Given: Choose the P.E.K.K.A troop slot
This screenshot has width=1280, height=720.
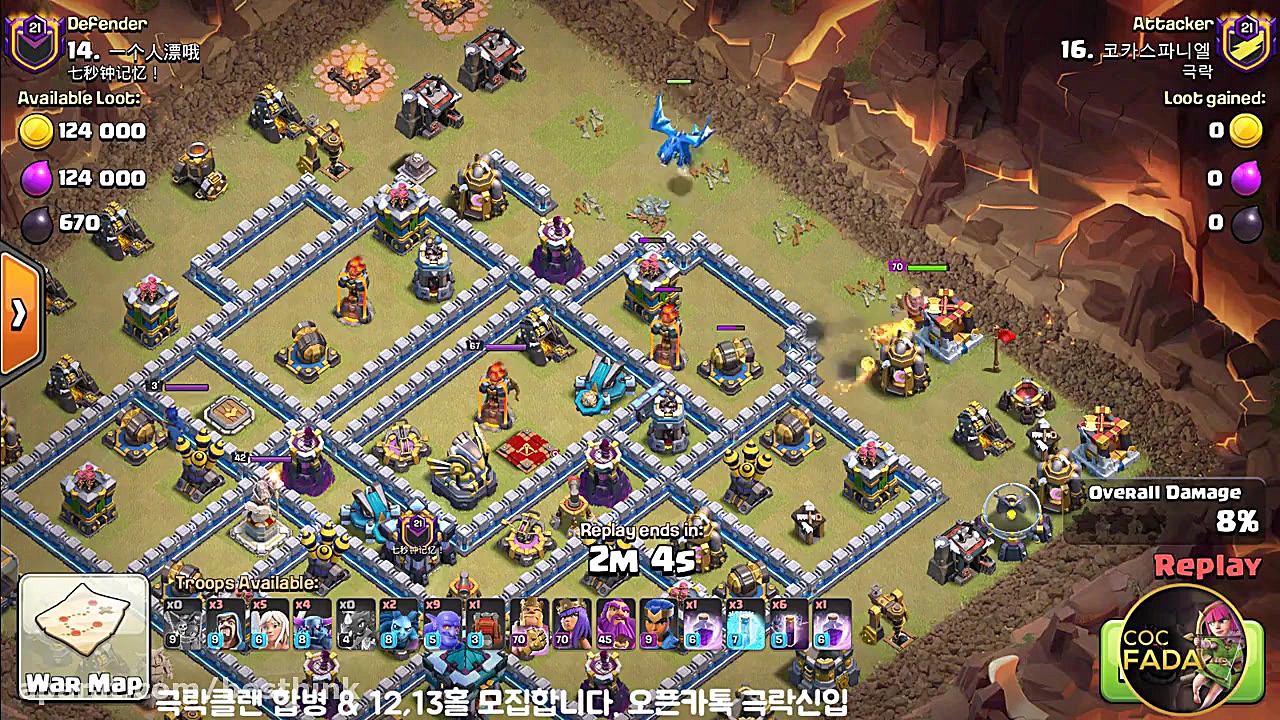Looking at the screenshot, I should [x=313, y=625].
